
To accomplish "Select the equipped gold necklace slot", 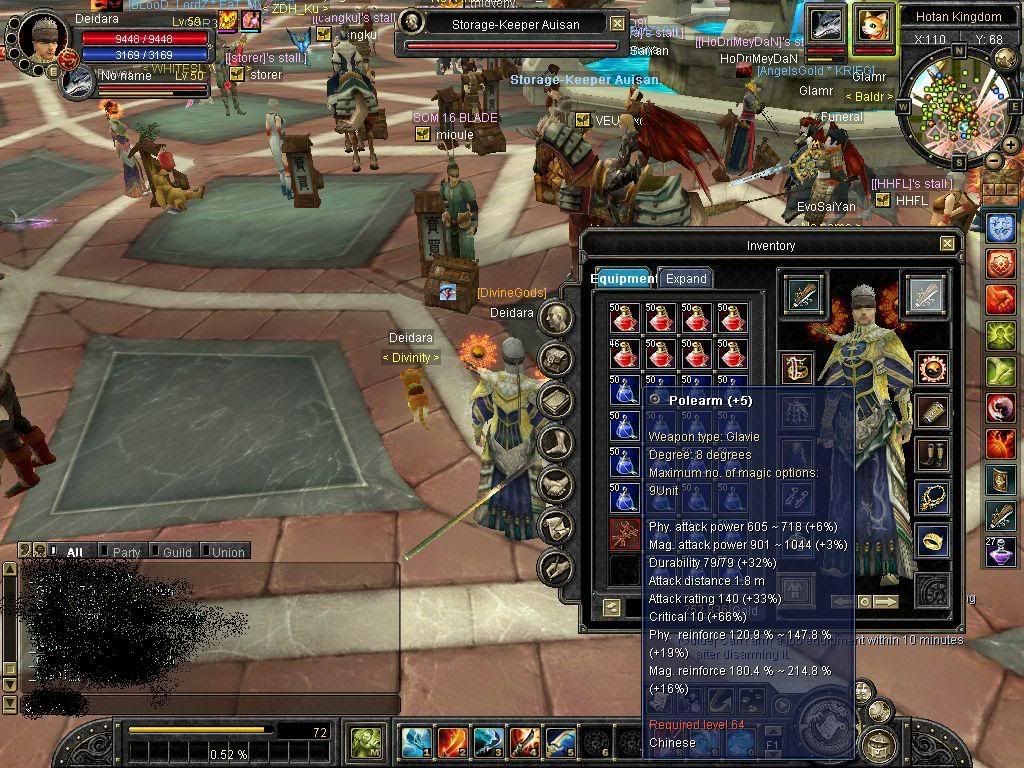I will [x=933, y=497].
